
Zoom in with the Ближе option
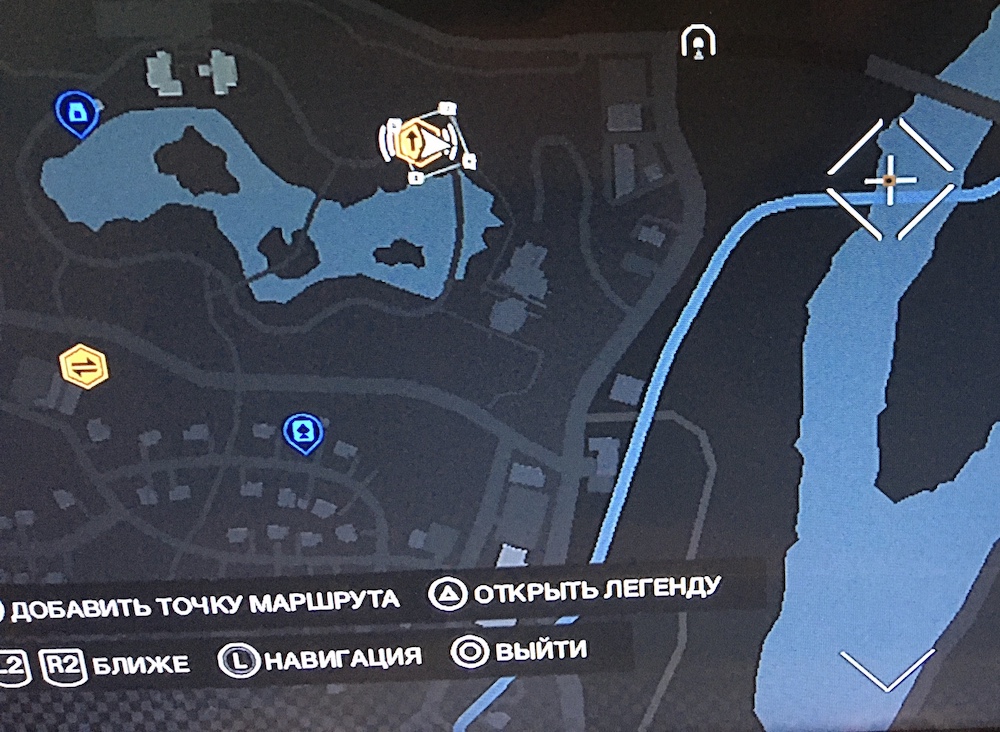(116, 663)
